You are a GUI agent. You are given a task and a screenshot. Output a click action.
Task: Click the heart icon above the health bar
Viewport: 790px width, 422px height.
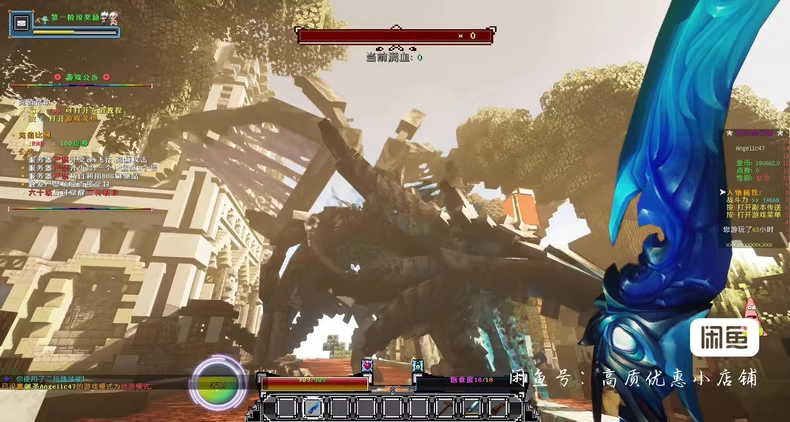367,366
